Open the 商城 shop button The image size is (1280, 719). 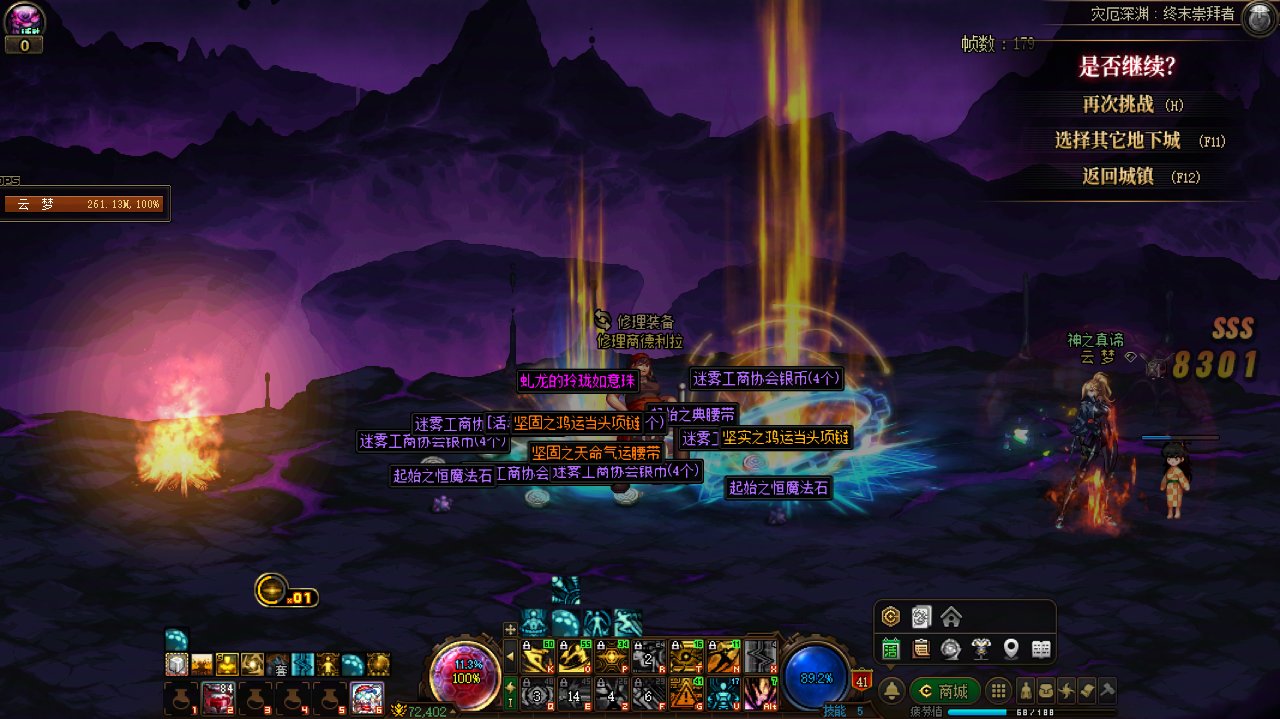tap(944, 691)
